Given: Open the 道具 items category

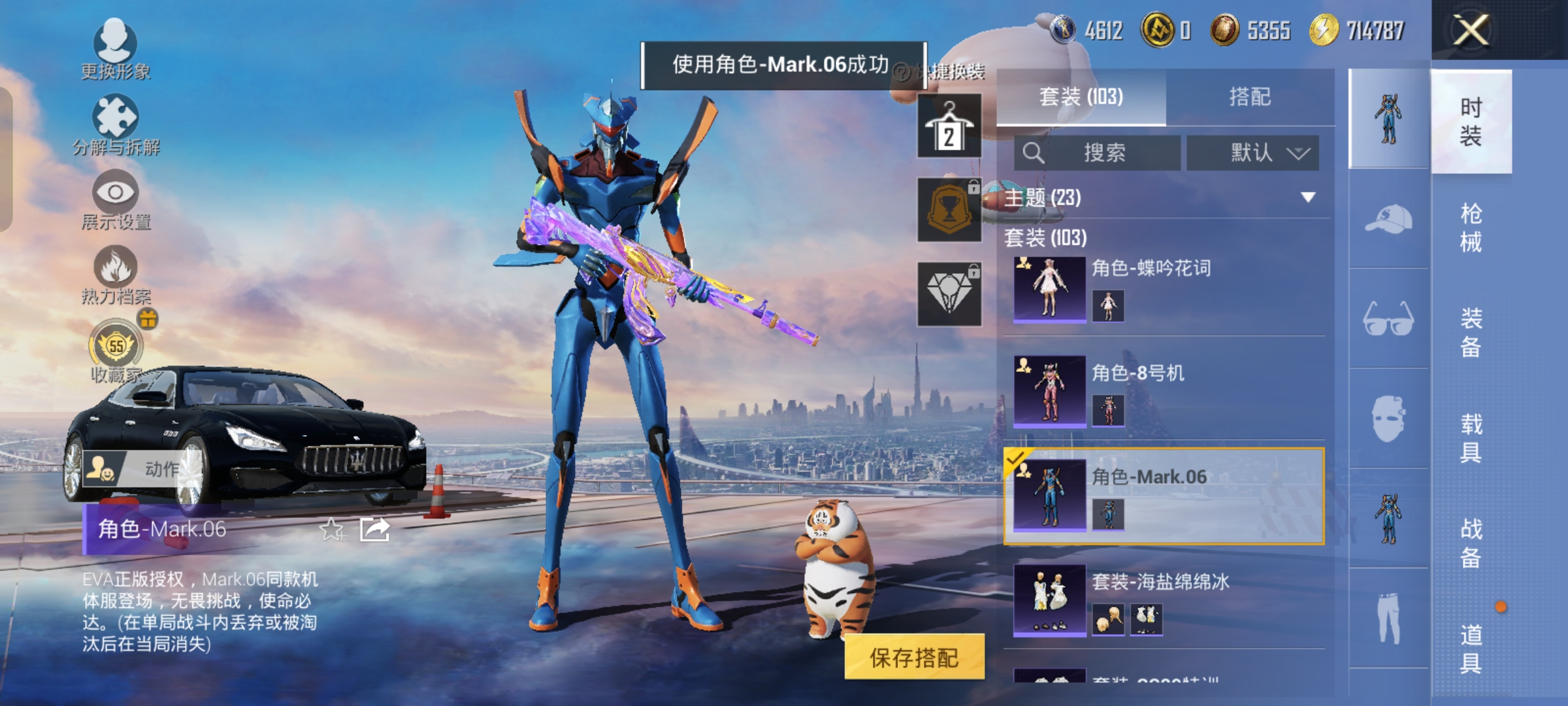Looking at the screenshot, I should (x=1471, y=648).
